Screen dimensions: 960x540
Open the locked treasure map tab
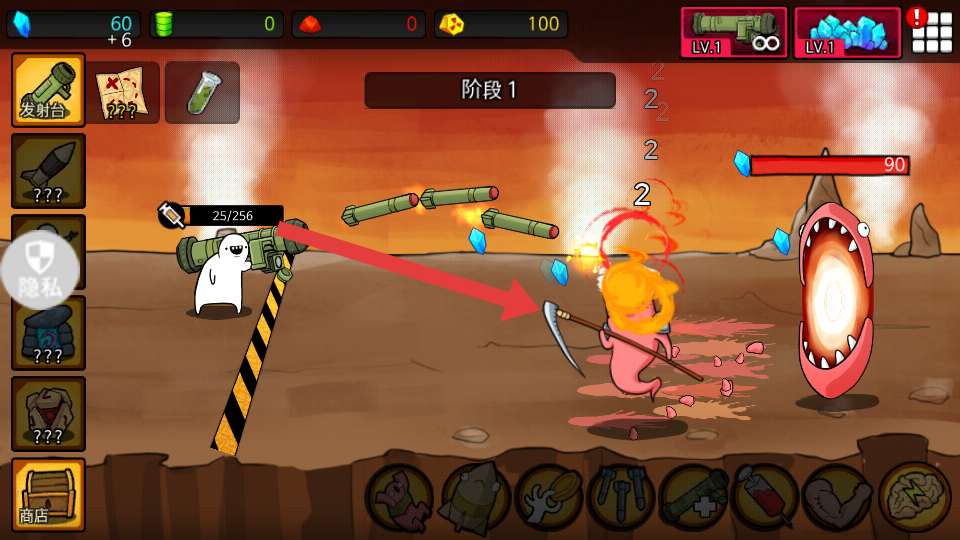(122, 92)
